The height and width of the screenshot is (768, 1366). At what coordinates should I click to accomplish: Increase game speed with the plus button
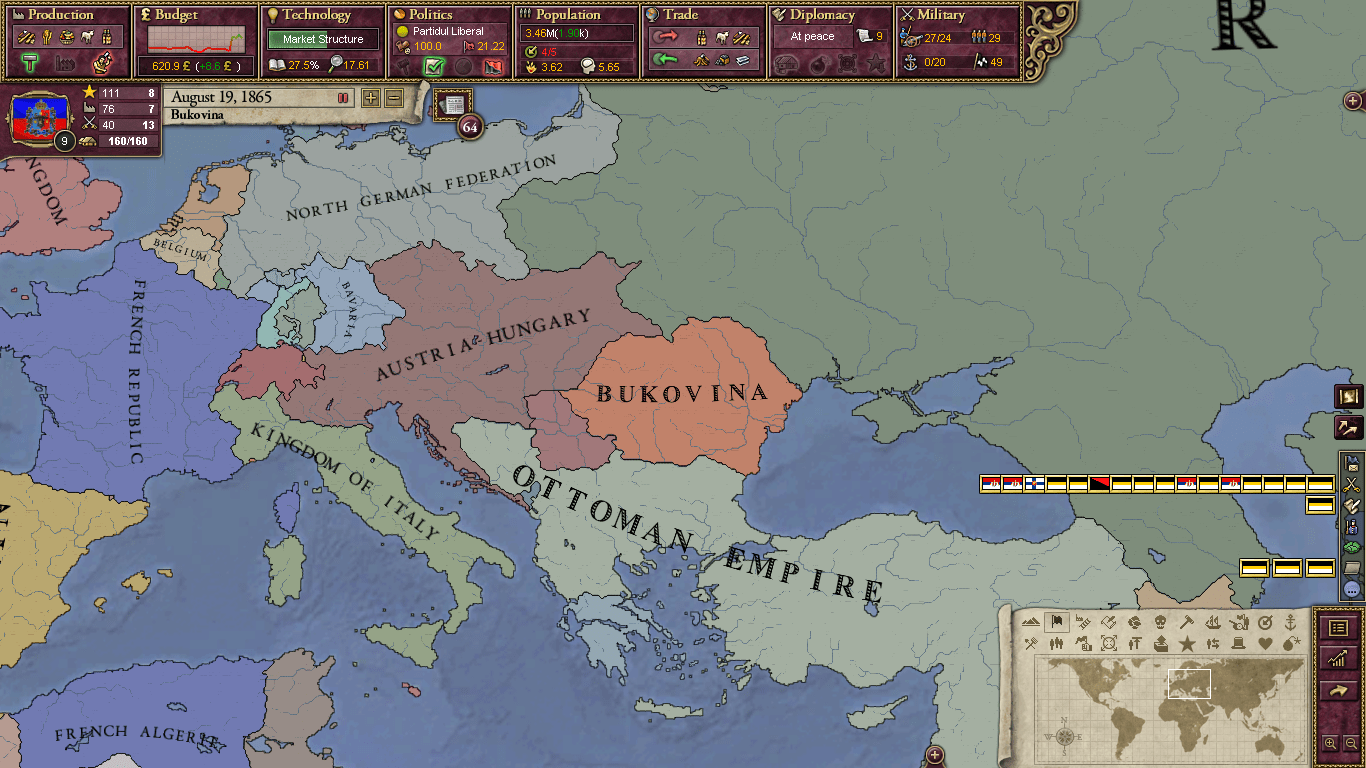[x=371, y=99]
